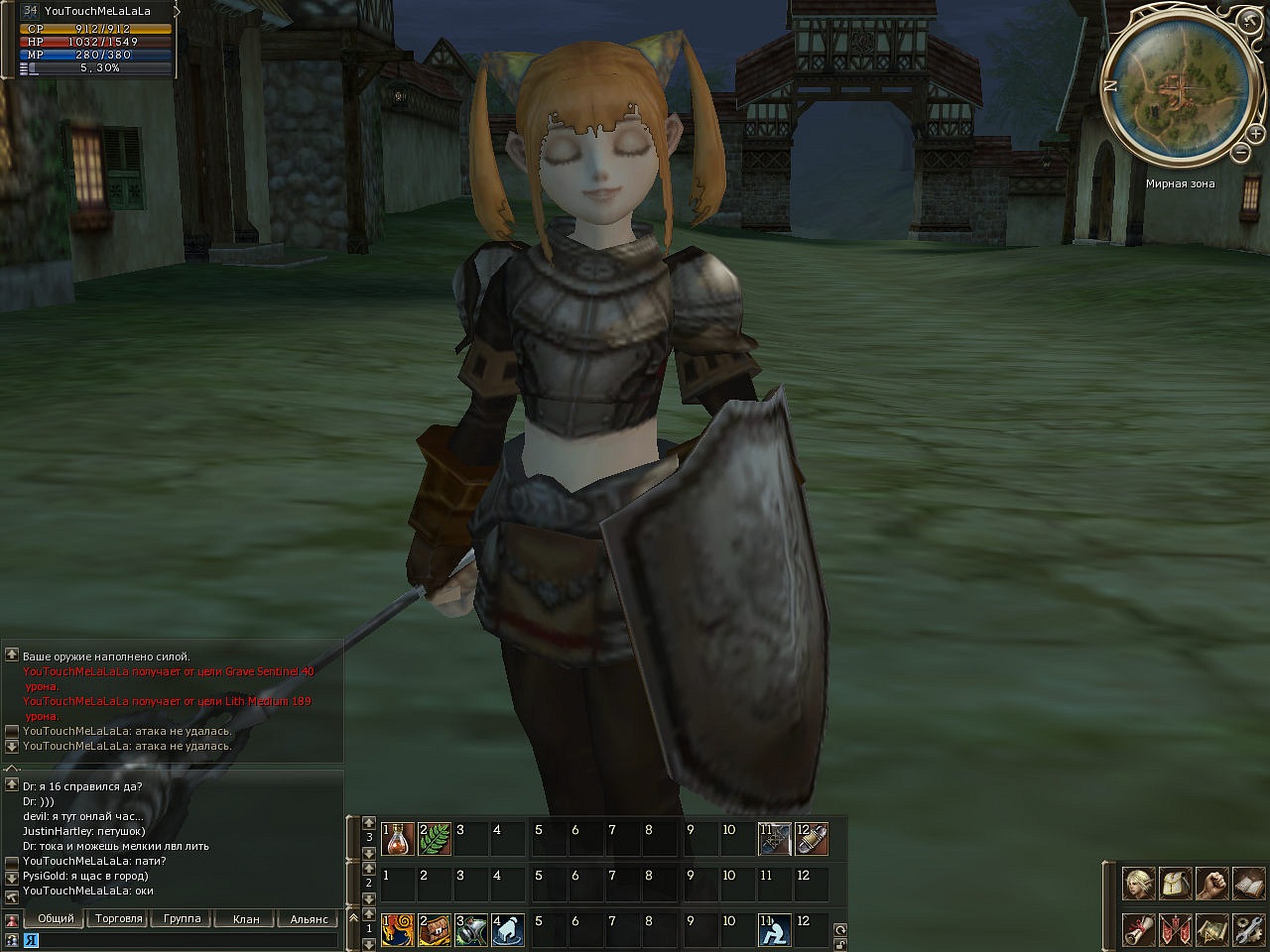The width and height of the screenshot is (1270, 952).
Task: Select the Группа chat tab
Action: [183, 919]
